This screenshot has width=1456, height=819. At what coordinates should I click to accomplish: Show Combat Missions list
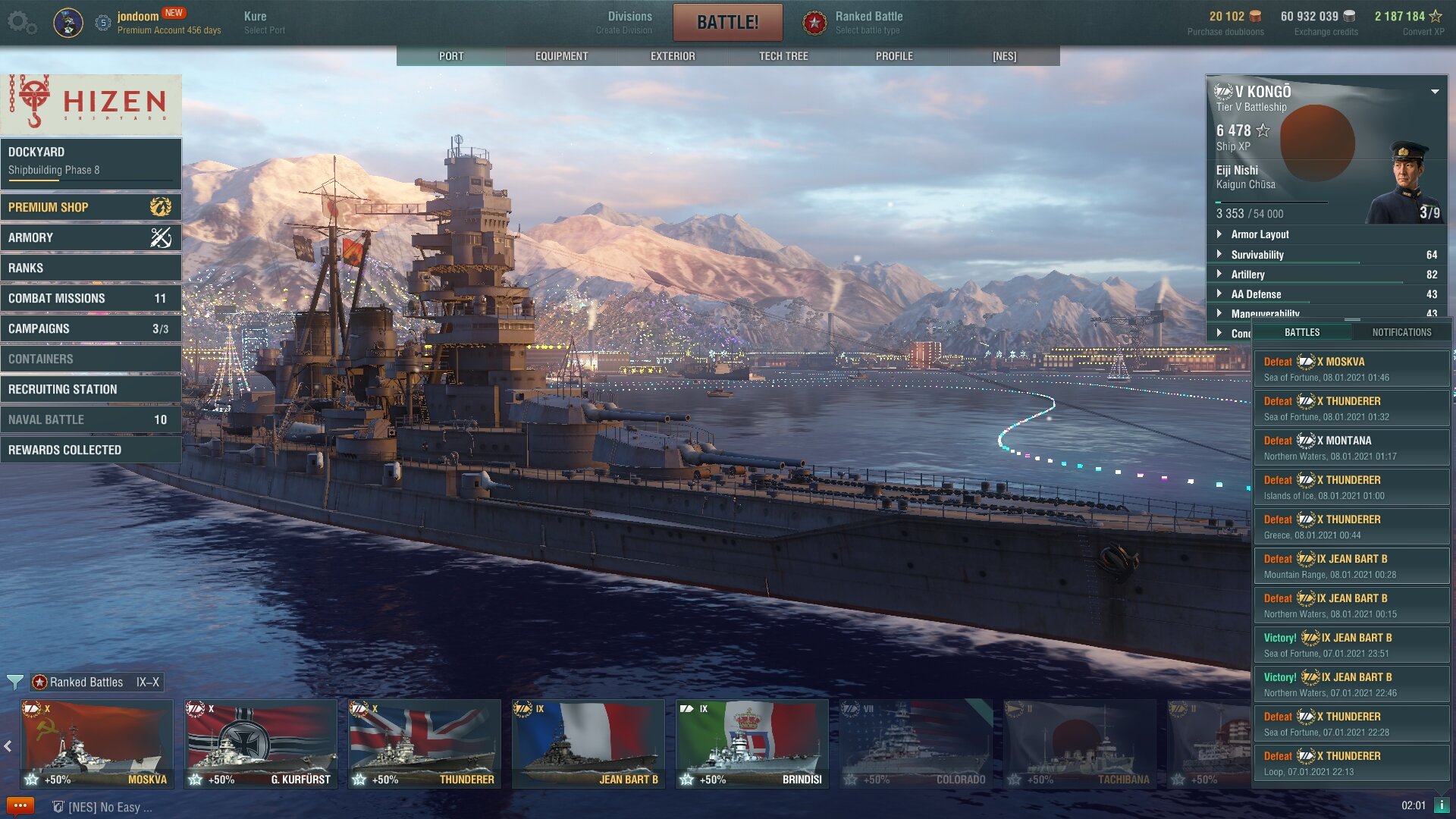click(91, 298)
